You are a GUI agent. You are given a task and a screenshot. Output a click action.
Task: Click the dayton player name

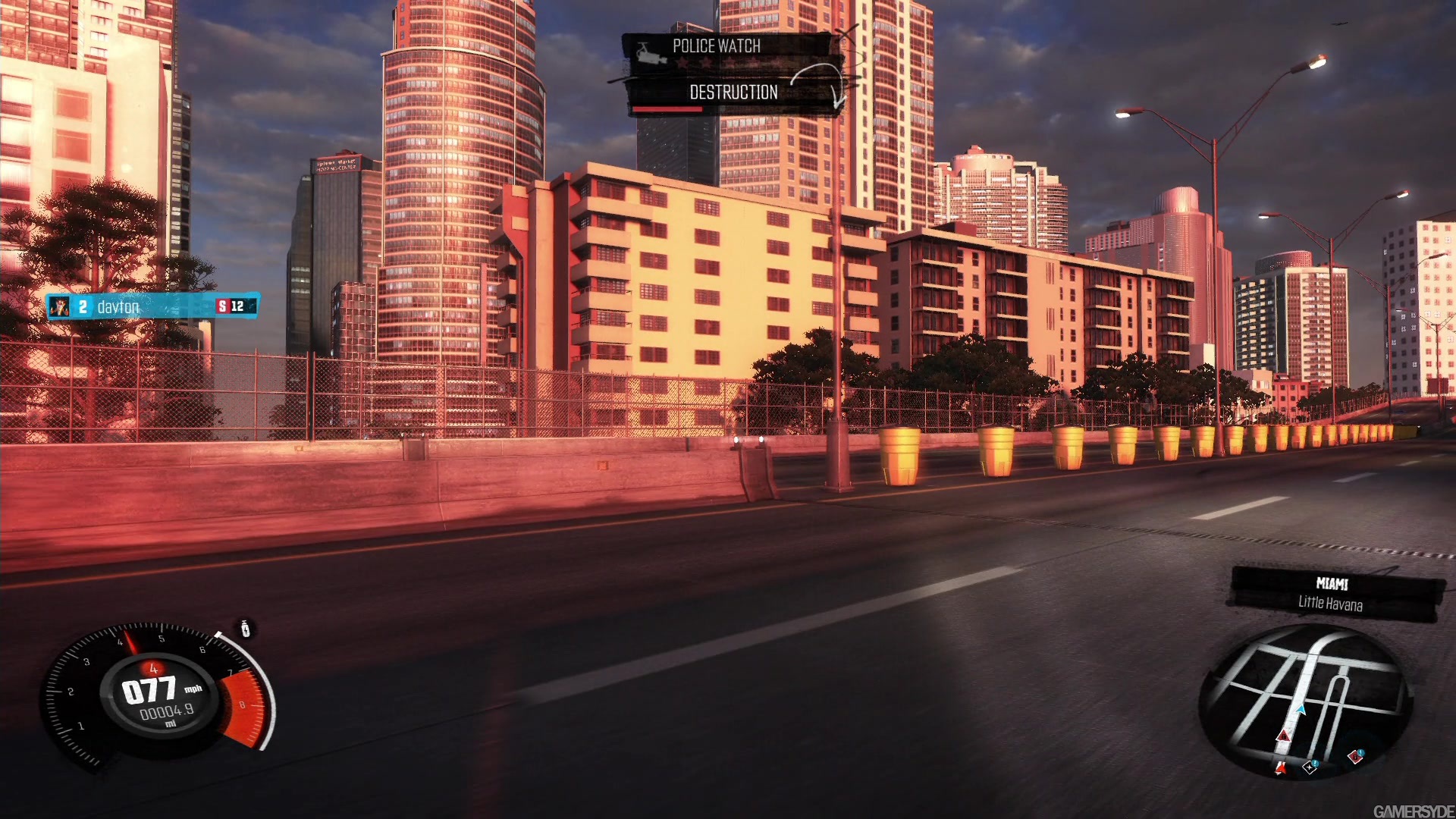[116, 307]
